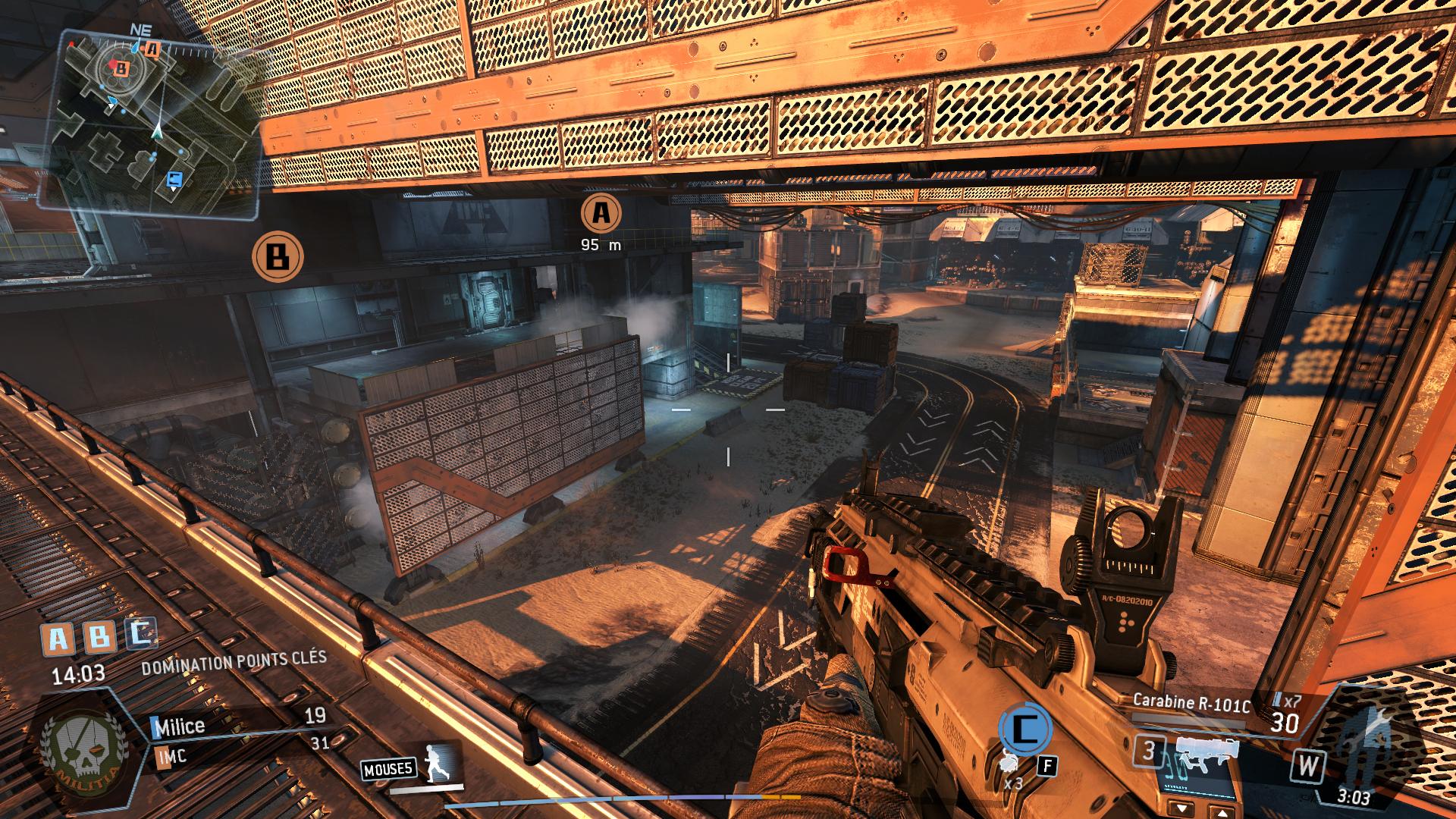This screenshot has width=1456, height=819.
Task: Select hardpoint A marker on the minimap
Action: (x=153, y=50)
